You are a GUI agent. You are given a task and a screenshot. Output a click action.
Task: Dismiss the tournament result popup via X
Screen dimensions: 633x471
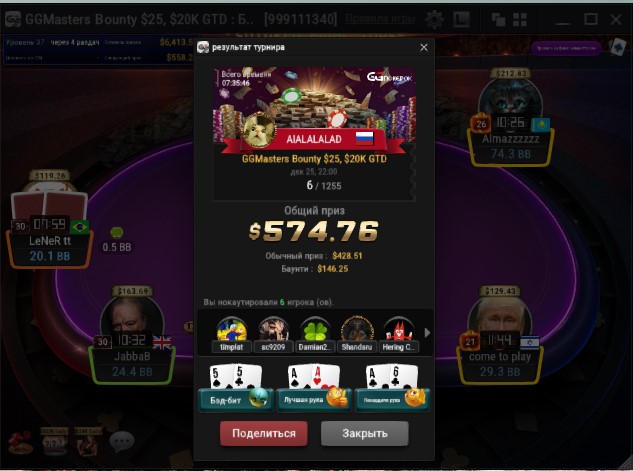pyautogui.click(x=423, y=47)
